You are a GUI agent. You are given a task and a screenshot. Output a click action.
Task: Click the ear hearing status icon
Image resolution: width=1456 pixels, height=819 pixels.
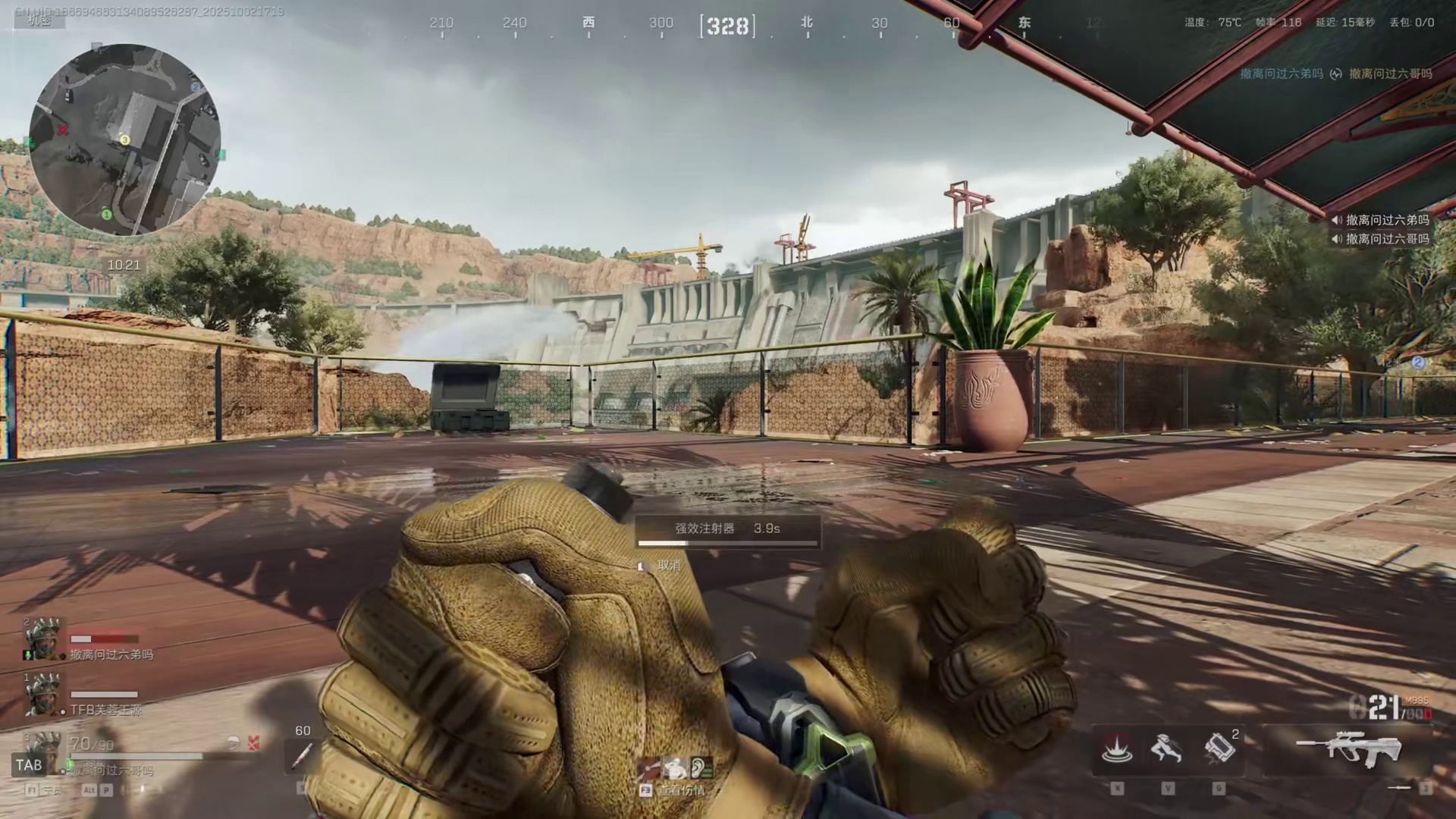coord(700,768)
